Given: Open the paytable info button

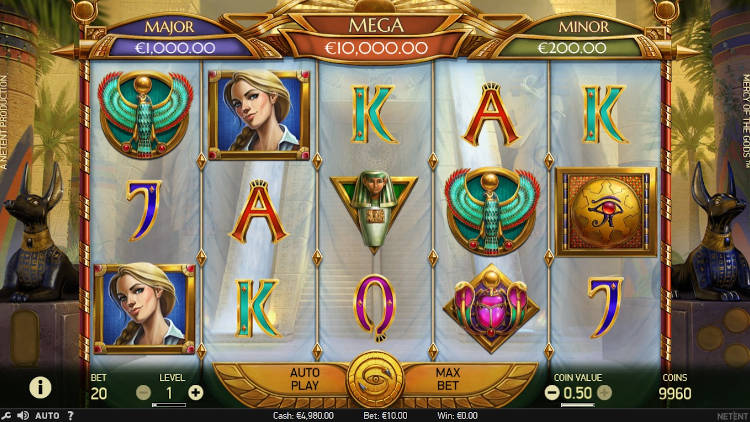Looking at the screenshot, I should (x=40, y=386).
